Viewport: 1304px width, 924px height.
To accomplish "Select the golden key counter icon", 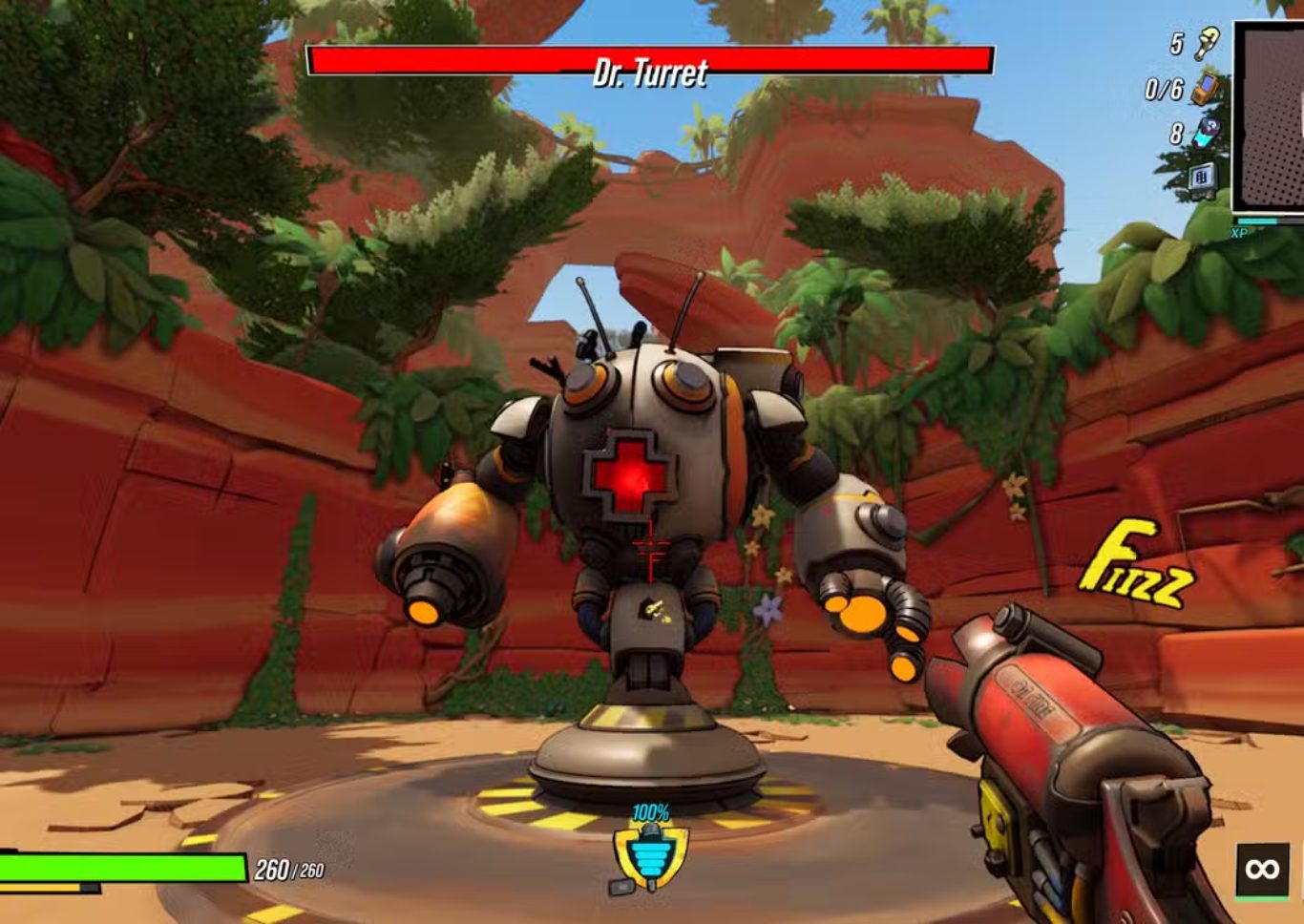I will tap(1209, 43).
